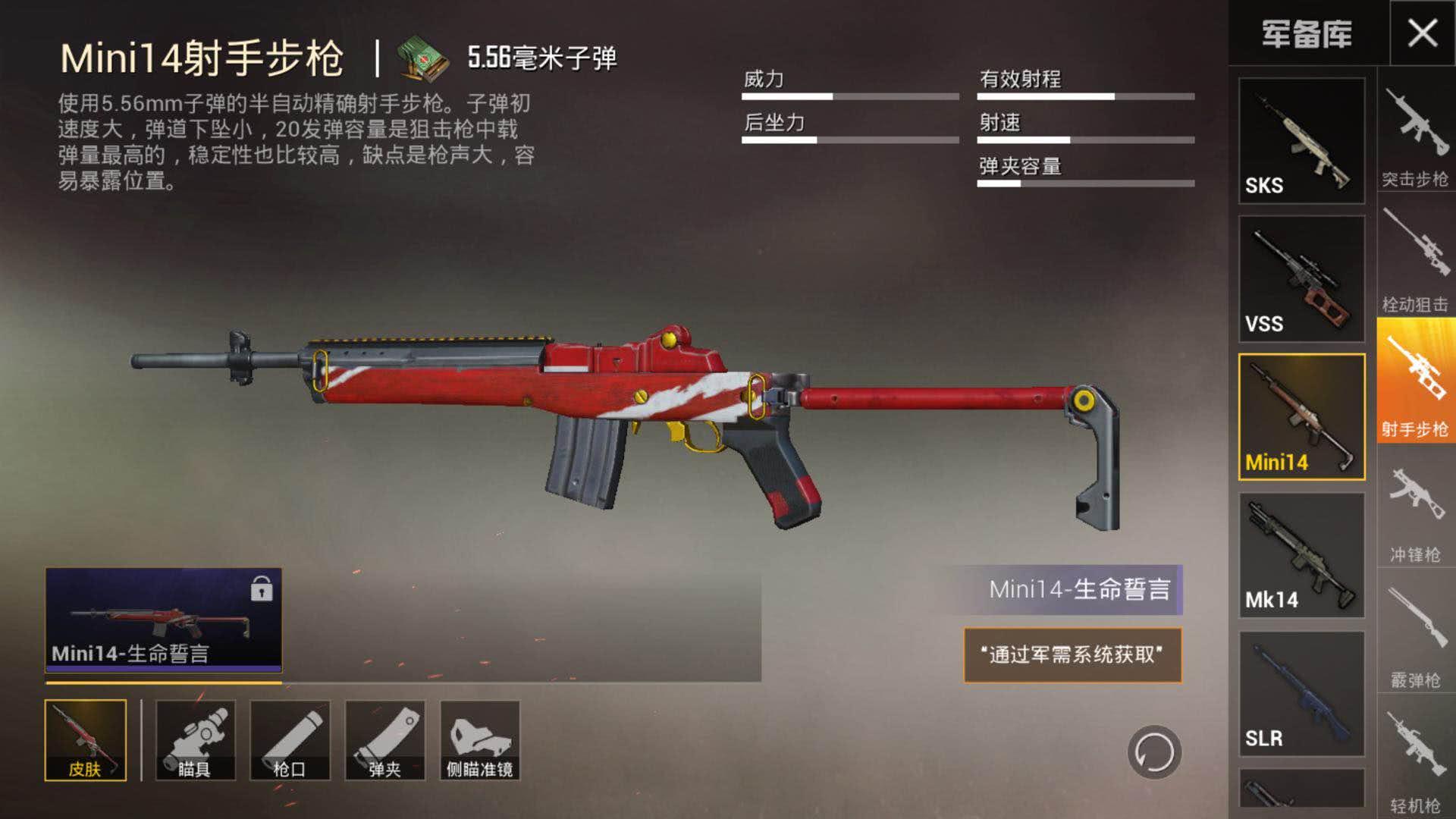Open the 霰弹枪 shotgun category
Viewport: 1456px width, 819px height.
(1415, 637)
